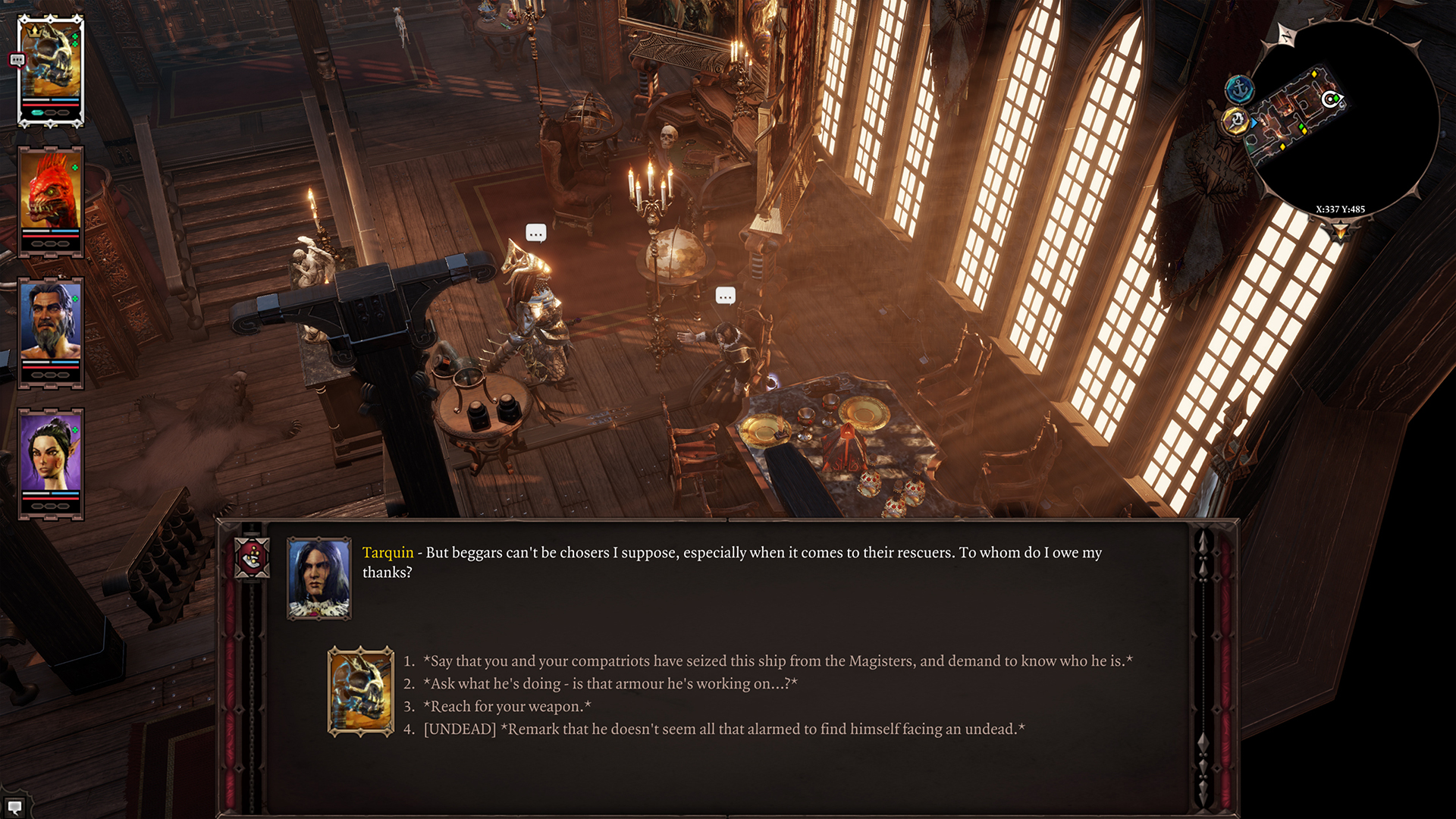Select the undead skull party portrait at top
Screen dimensions: 1456x819
pyautogui.click(x=51, y=70)
